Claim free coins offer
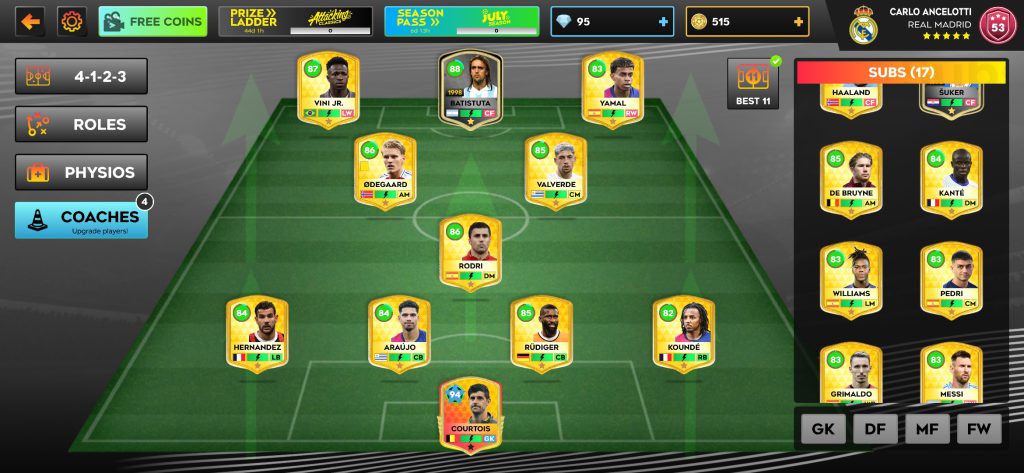Image resolution: width=1024 pixels, height=473 pixels. tap(153, 21)
